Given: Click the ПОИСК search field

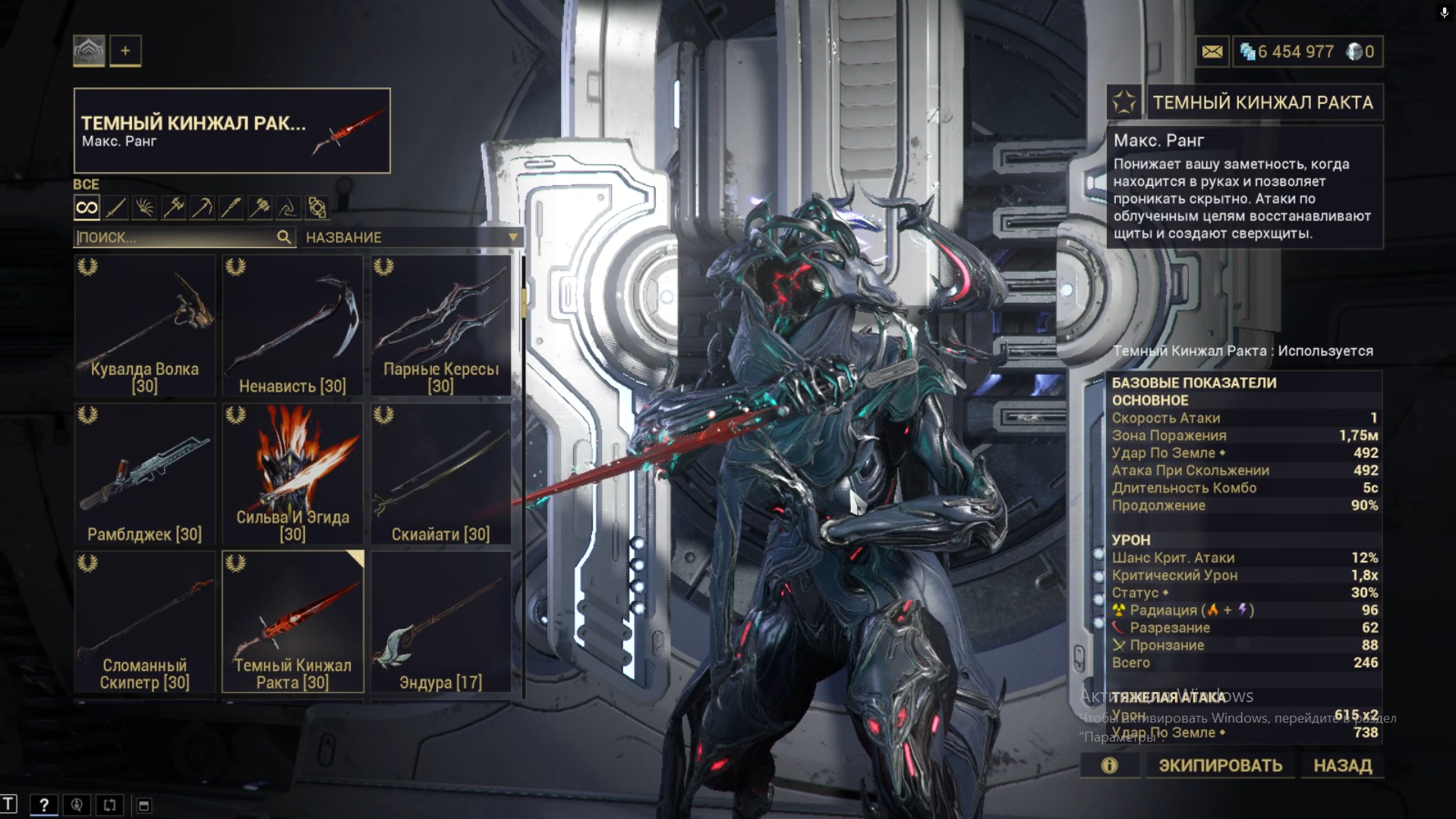Looking at the screenshot, I should [176, 238].
